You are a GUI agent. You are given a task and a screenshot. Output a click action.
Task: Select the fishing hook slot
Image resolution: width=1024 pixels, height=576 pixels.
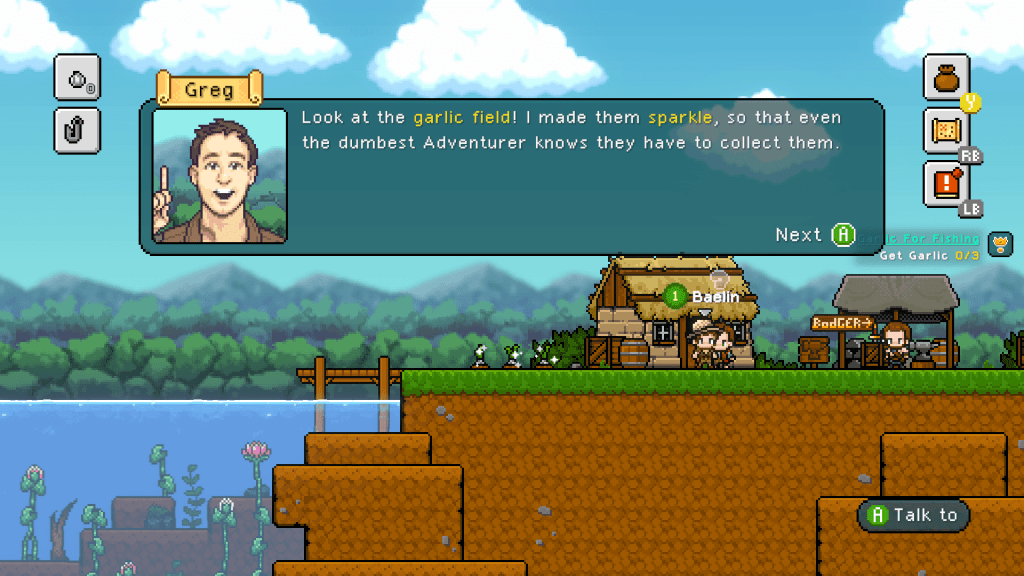(77, 130)
